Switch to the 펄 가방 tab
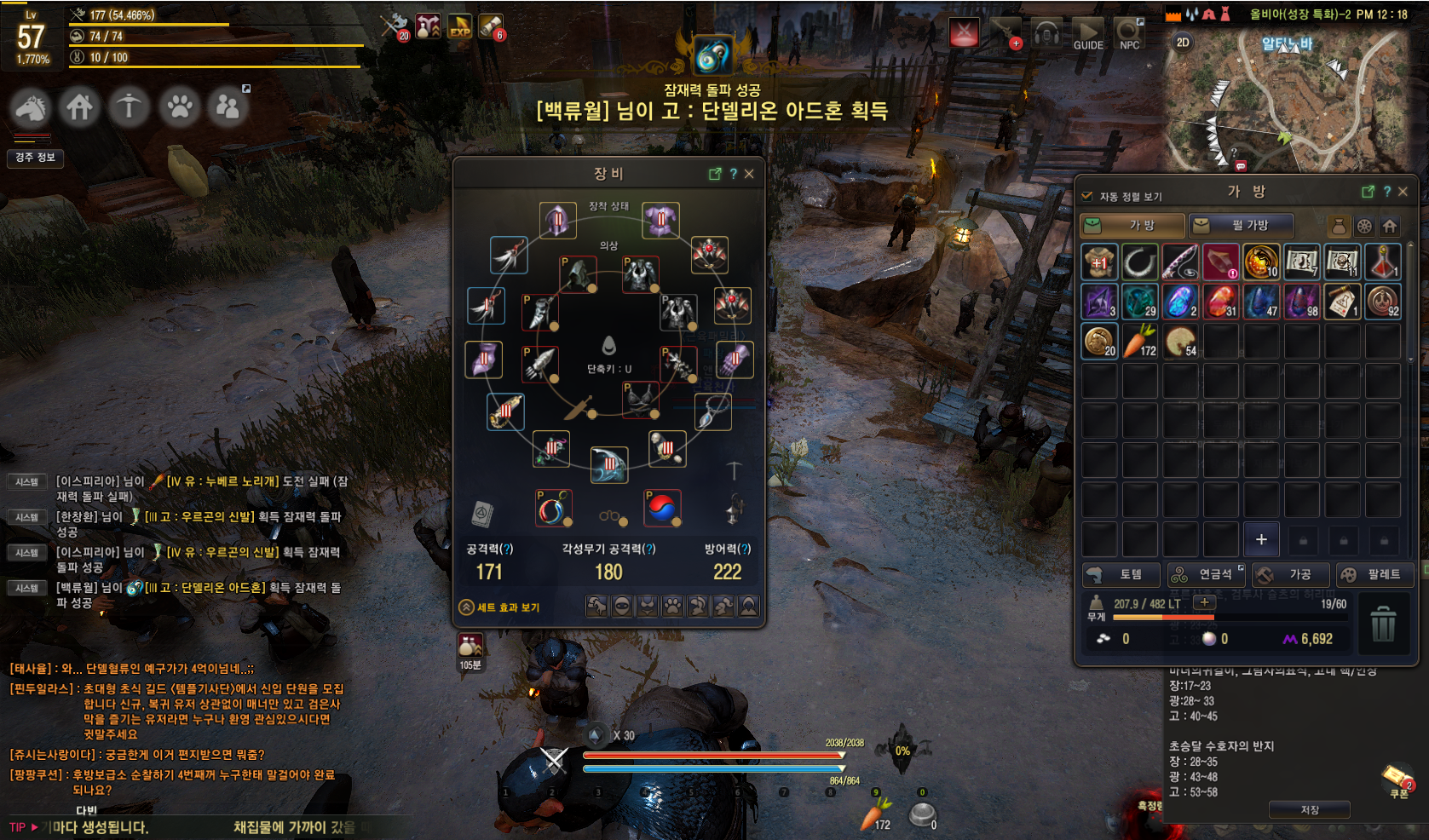Image resolution: width=1429 pixels, height=840 pixels. pyautogui.click(x=1242, y=225)
